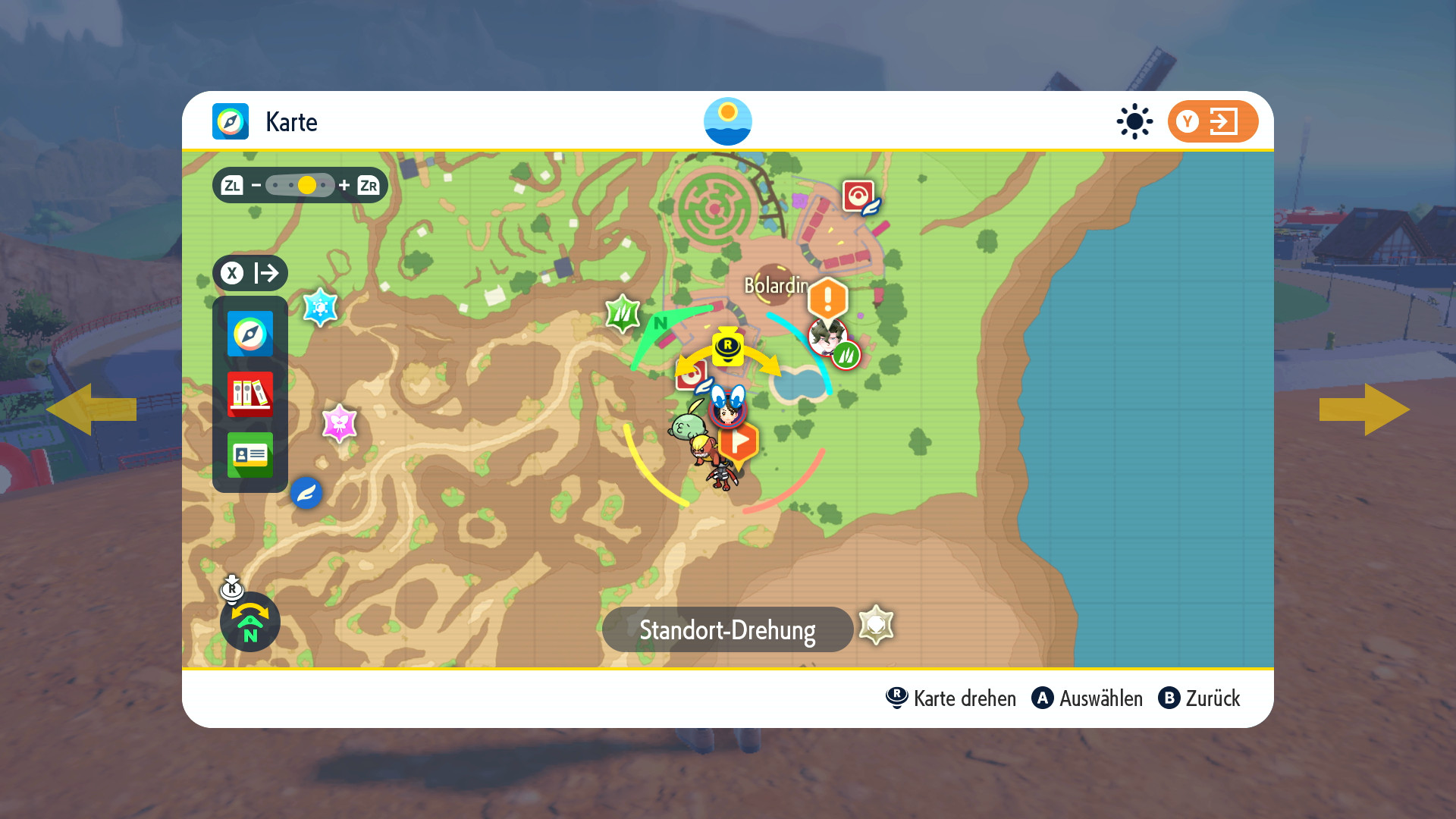The image size is (1456, 819).
Task: Open the Pokédex bookshelf icon
Action: 250,394
